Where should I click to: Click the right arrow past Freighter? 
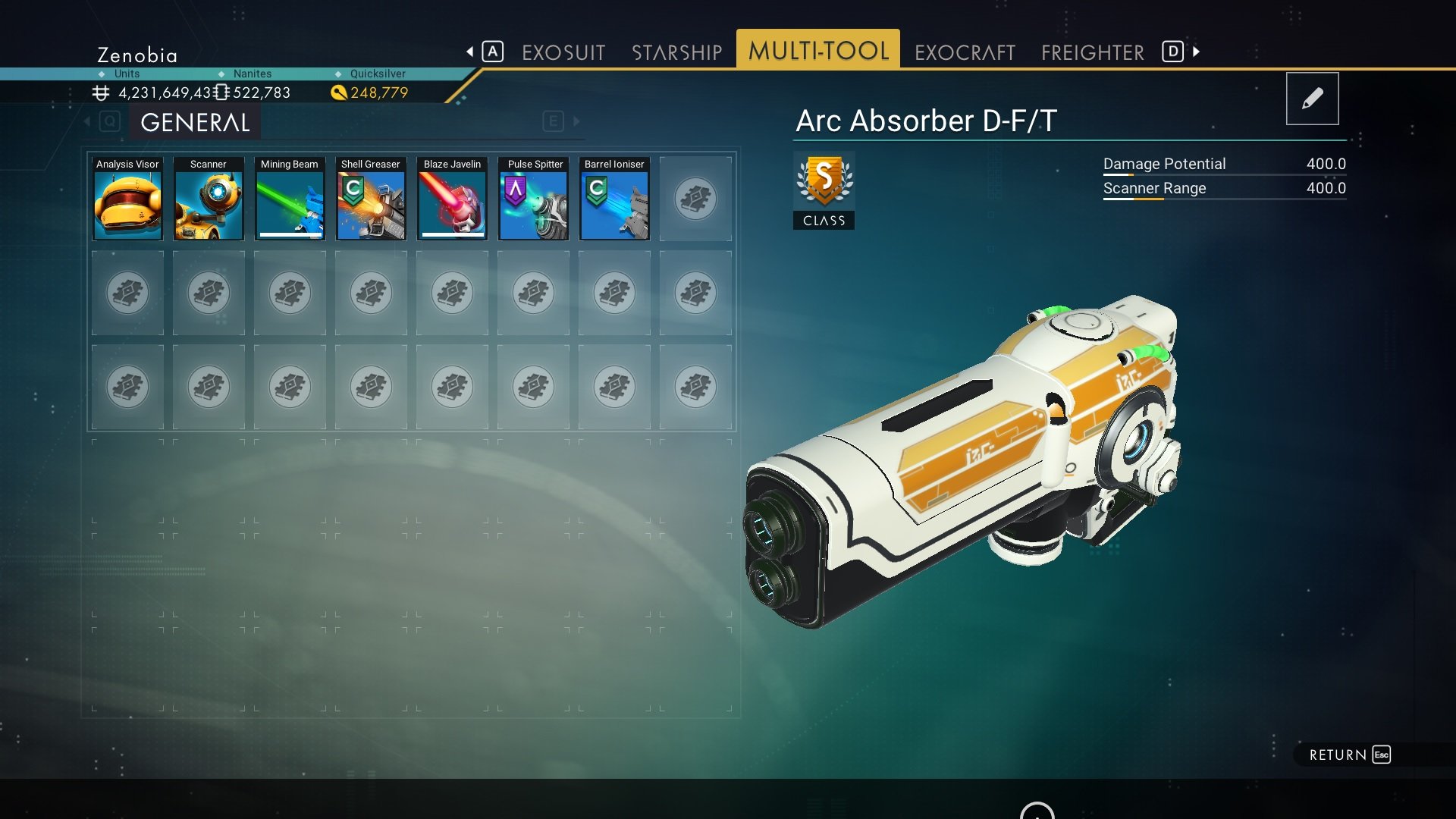tap(1197, 52)
